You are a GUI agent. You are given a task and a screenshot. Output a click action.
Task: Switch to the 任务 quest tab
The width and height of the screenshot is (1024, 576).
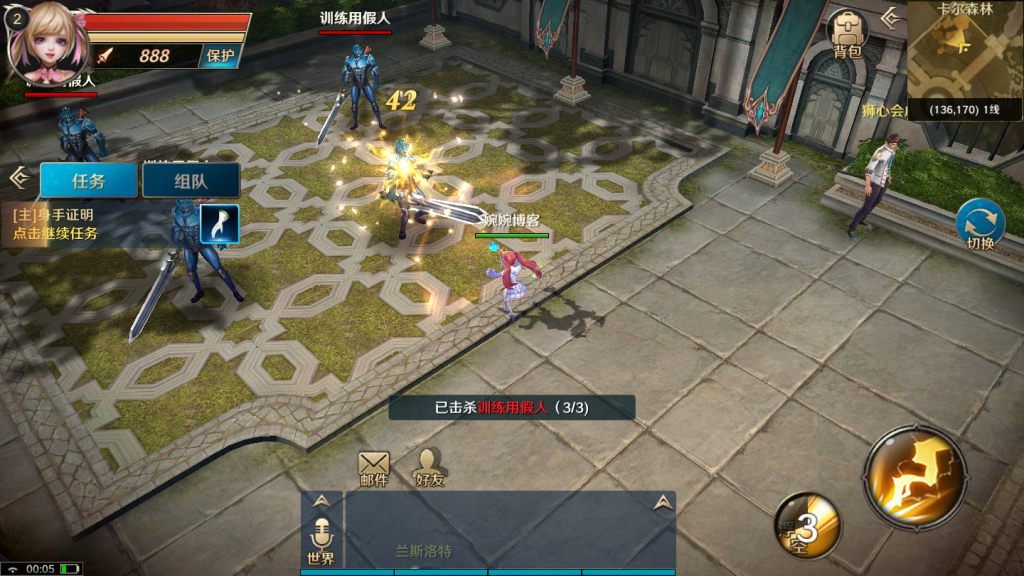88,181
